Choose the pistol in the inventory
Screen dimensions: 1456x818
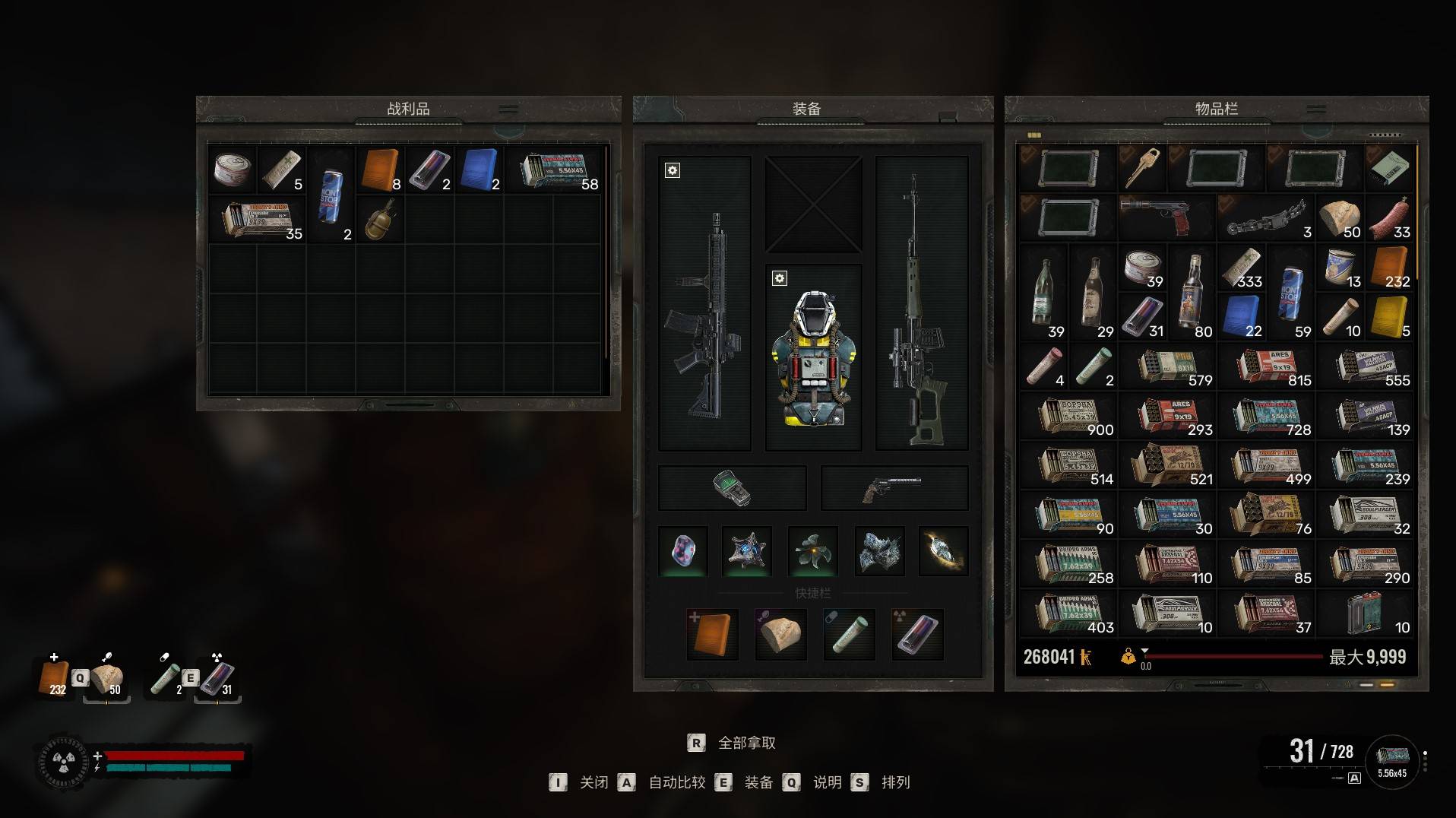point(1166,217)
